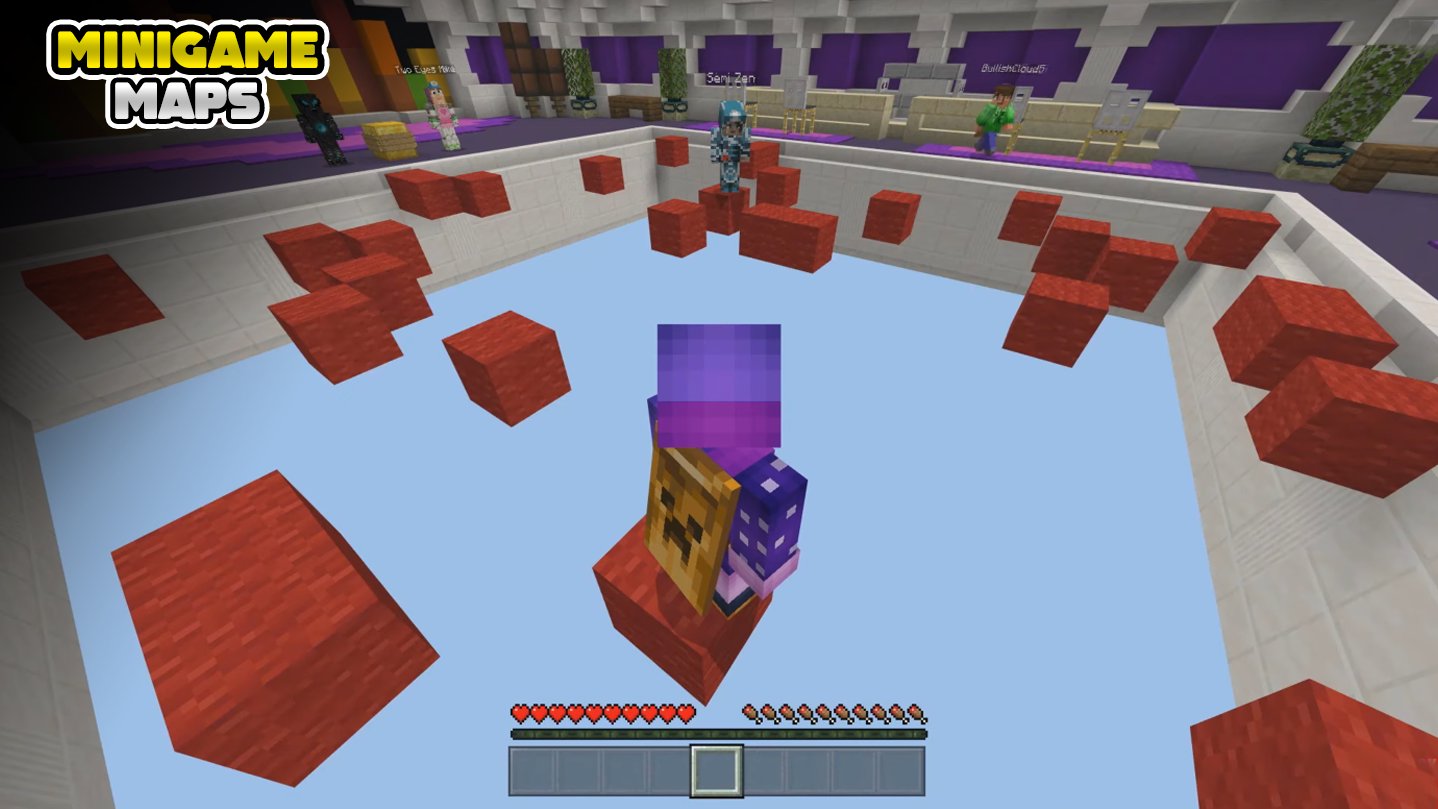Click the first drumstick in the hunger bar

coord(750,713)
